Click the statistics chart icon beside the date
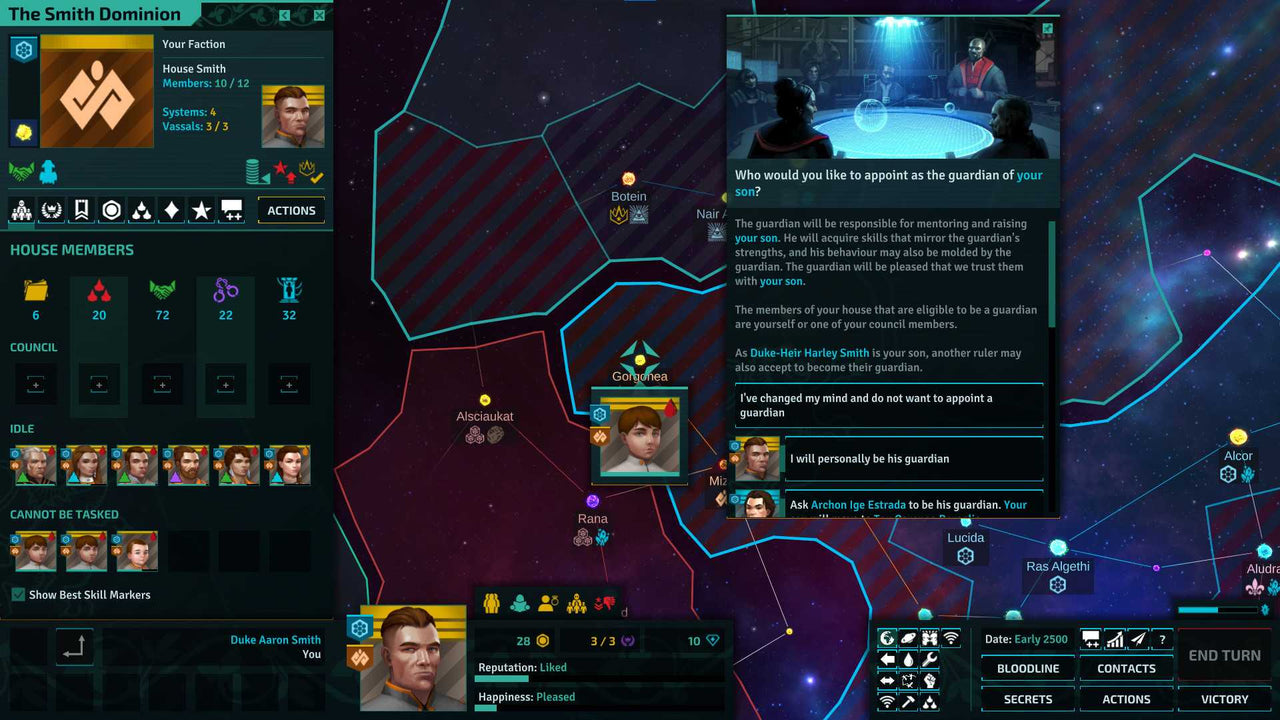 click(1115, 638)
